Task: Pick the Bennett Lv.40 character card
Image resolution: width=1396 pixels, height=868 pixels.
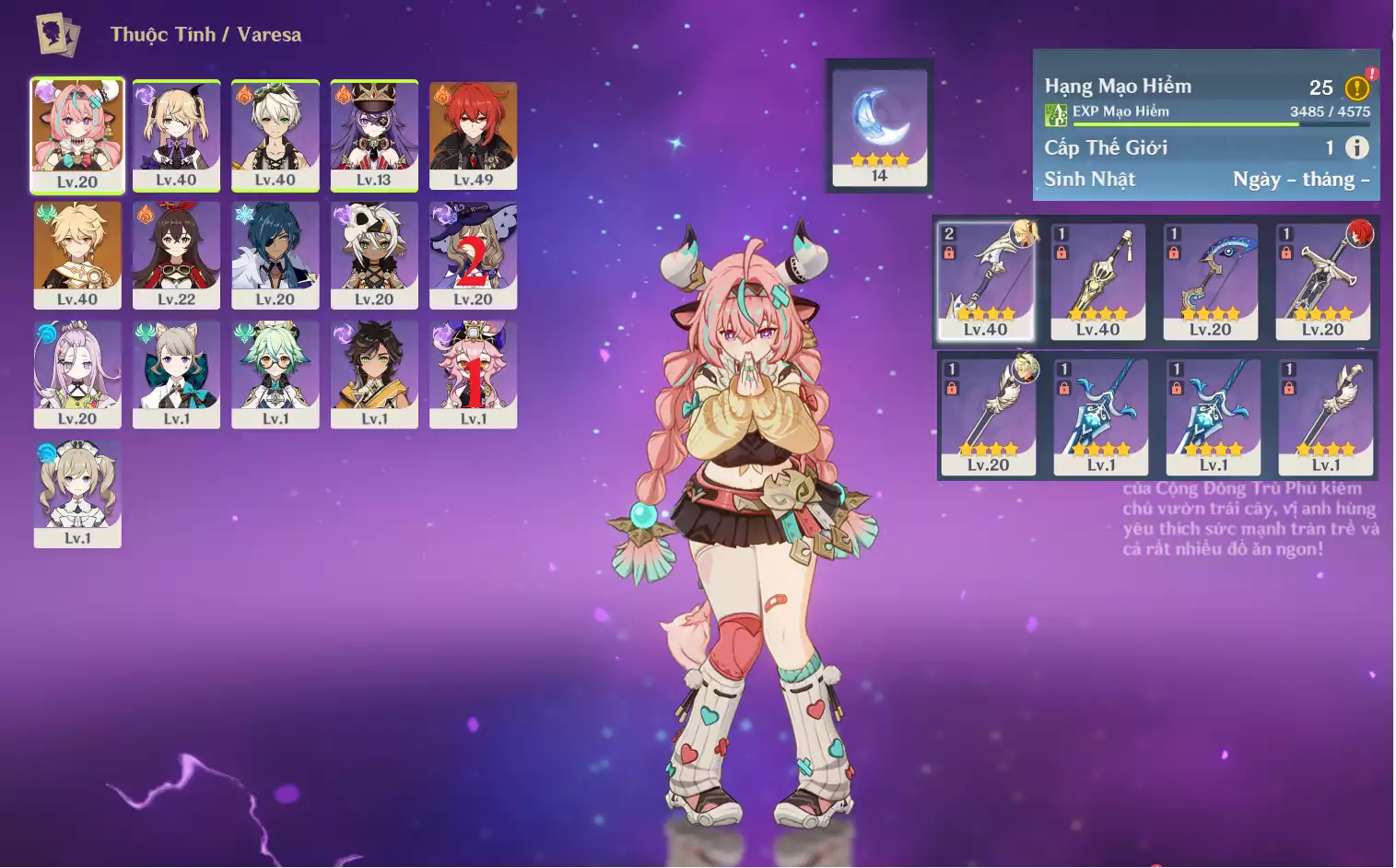Action: tap(275, 135)
